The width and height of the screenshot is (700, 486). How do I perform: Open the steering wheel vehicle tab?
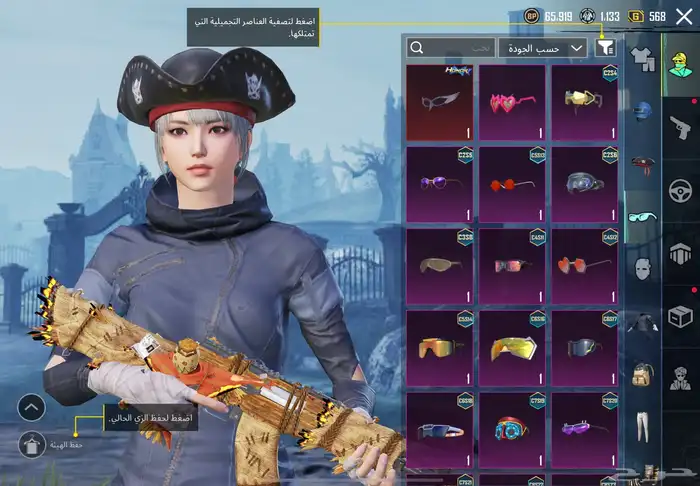click(681, 189)
